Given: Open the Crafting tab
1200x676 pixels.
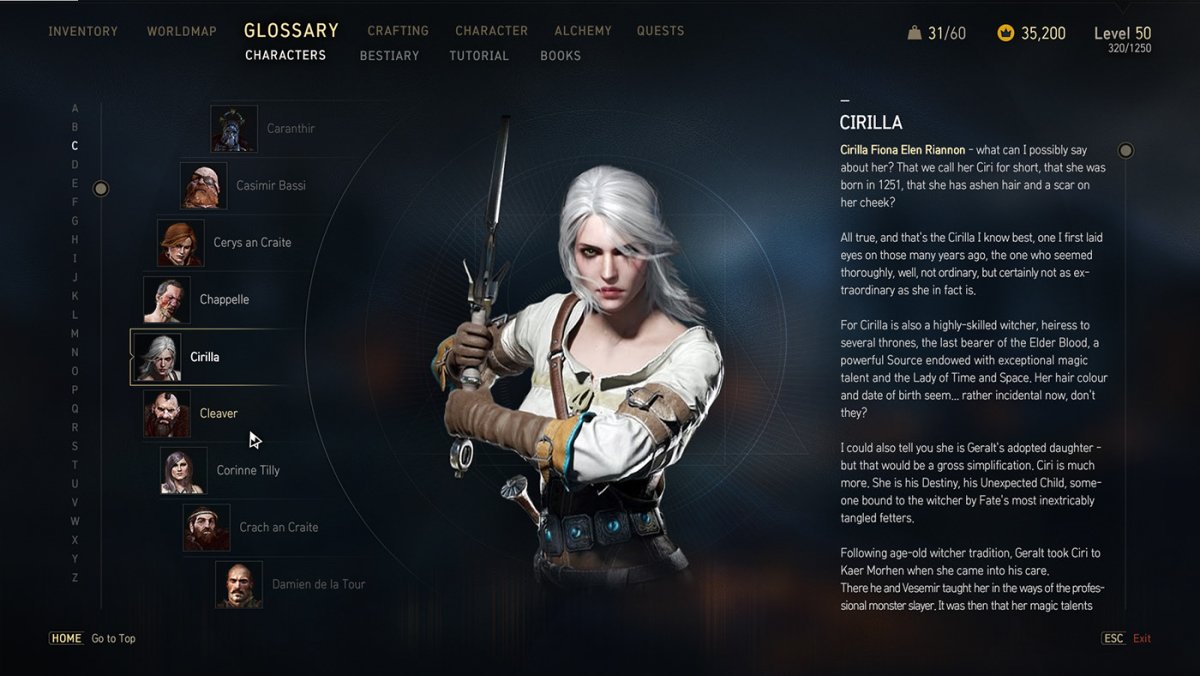Looking at the screenshot, I should click(x=398, y=31).
